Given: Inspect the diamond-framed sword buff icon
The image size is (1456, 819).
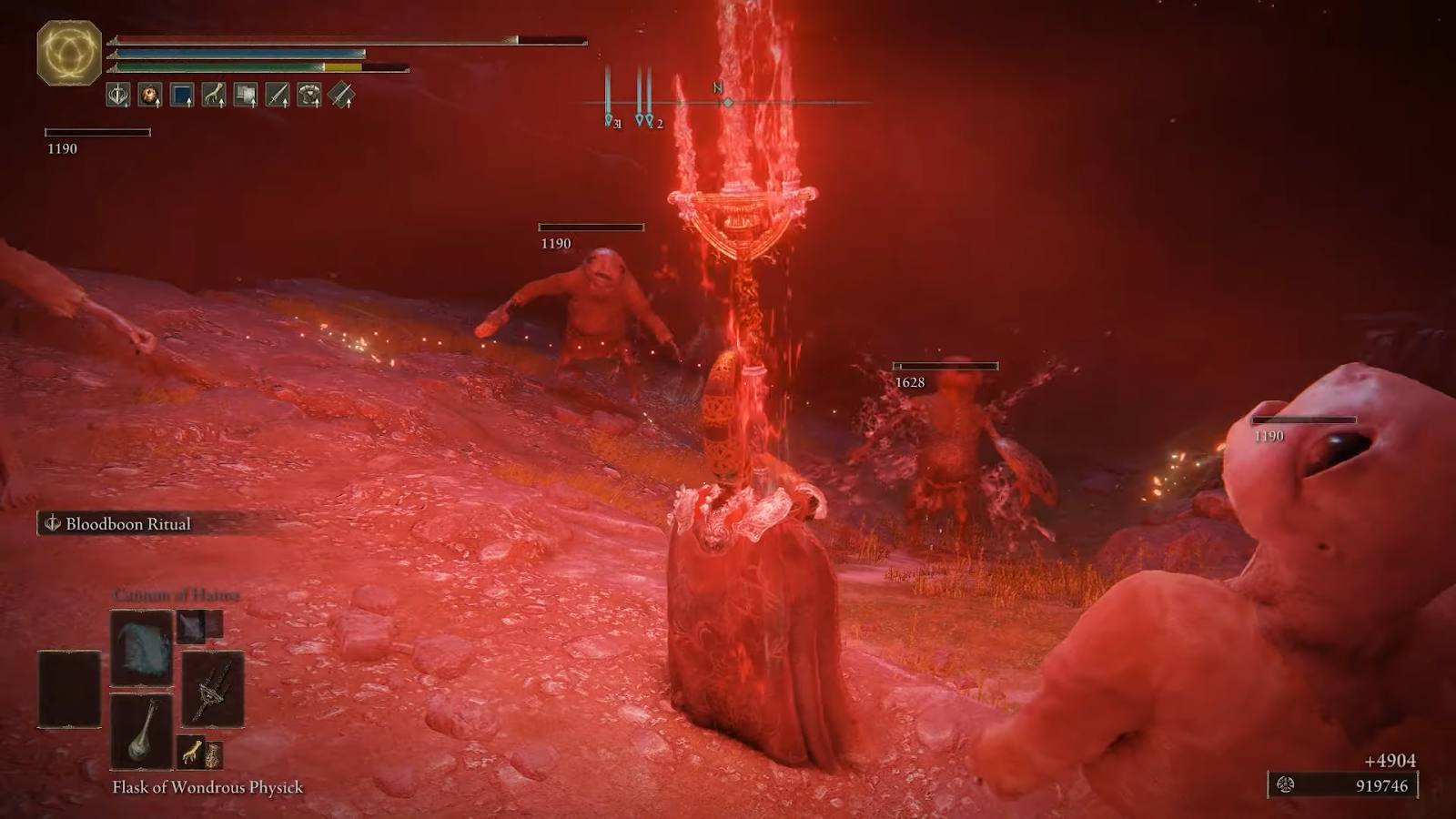Looking at the screenshot, I should point(341,95).
